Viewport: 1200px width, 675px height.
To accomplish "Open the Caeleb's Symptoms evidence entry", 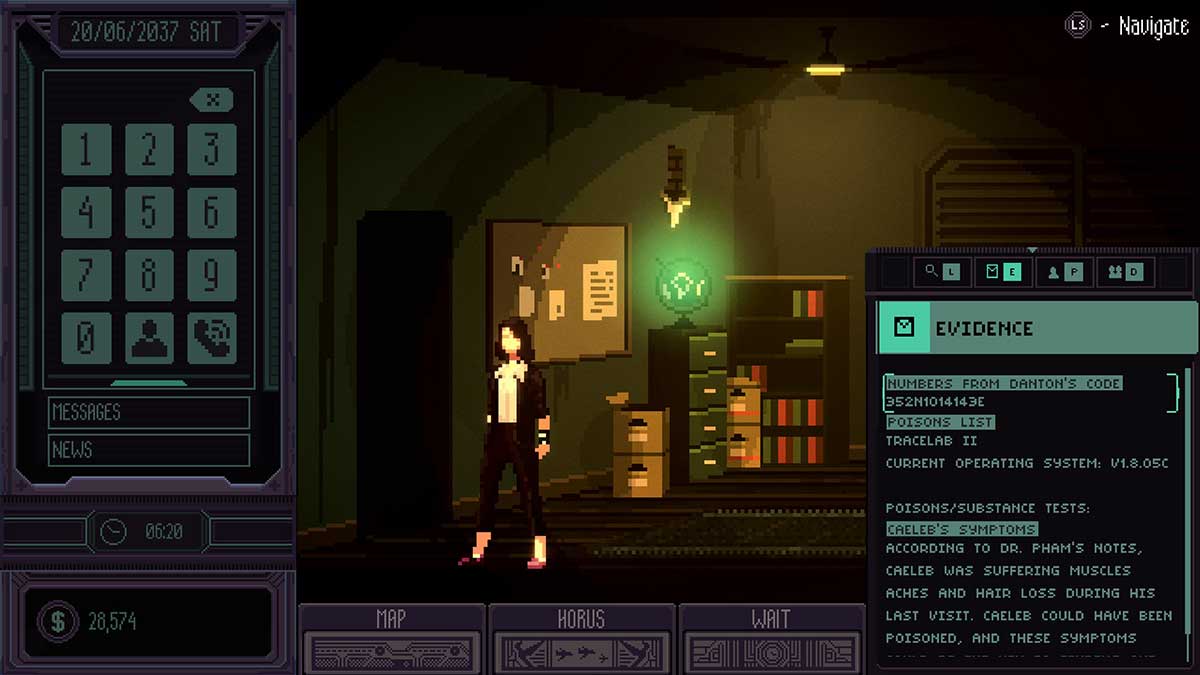I will pos(961,528).
